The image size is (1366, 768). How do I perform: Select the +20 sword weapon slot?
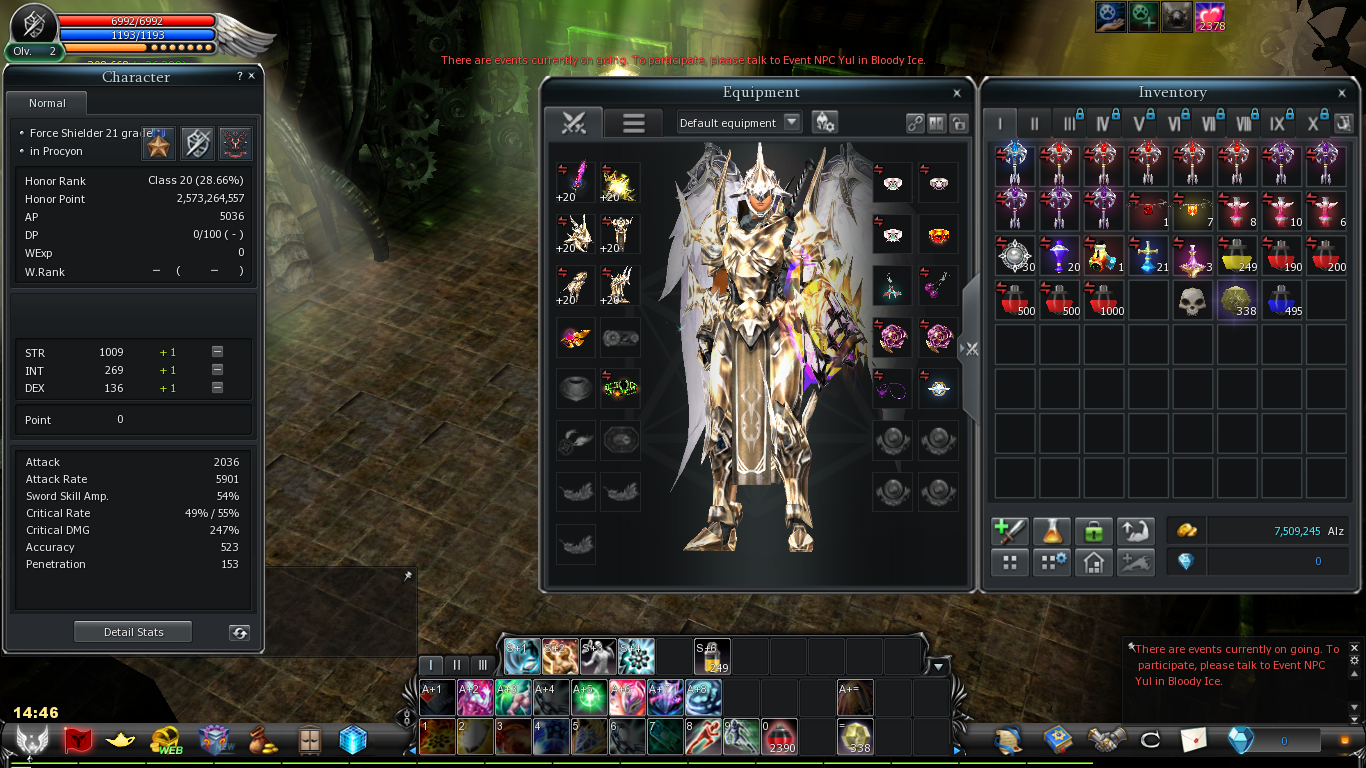576,181
